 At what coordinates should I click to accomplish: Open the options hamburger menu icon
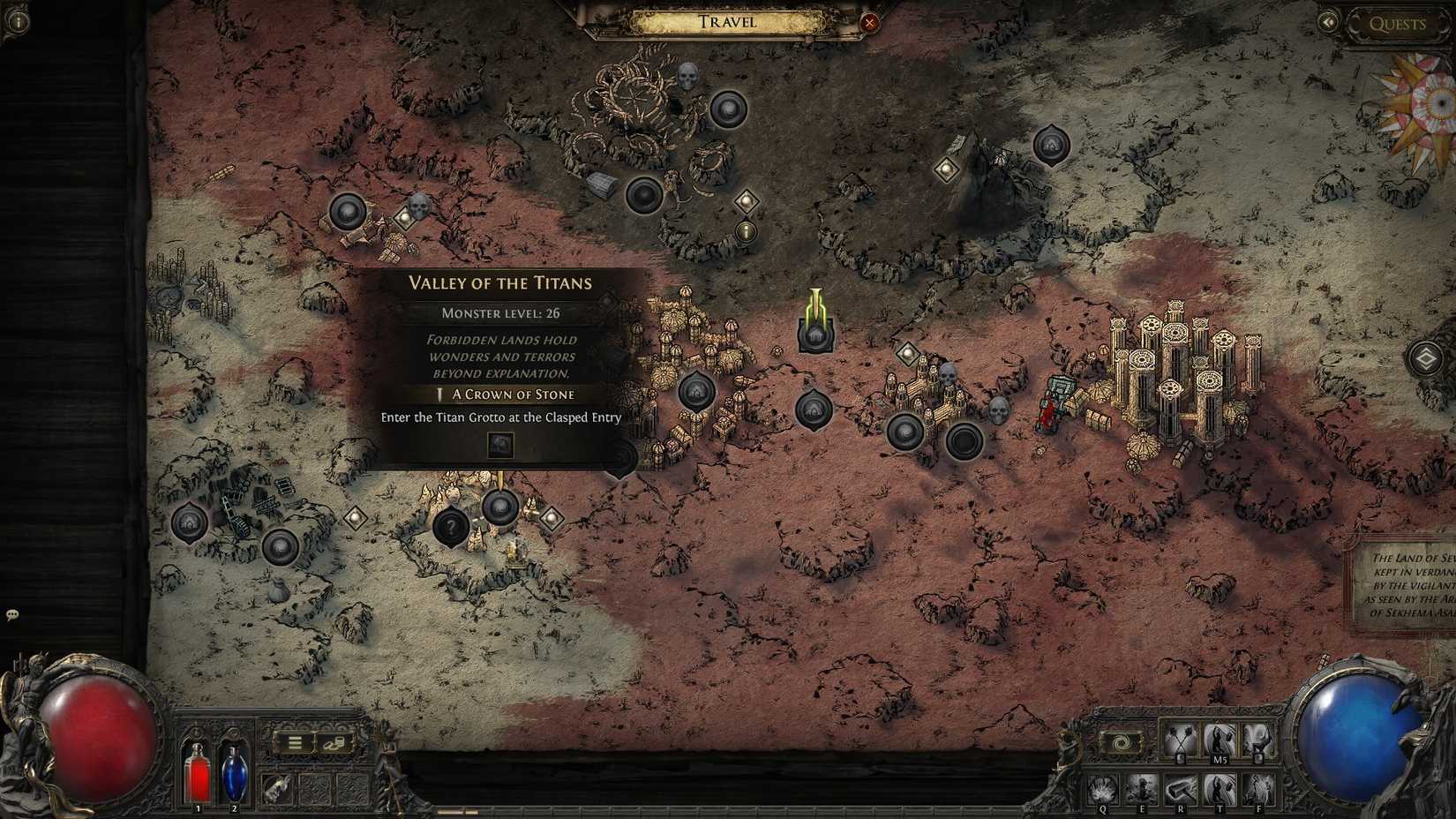click(294, 743)
